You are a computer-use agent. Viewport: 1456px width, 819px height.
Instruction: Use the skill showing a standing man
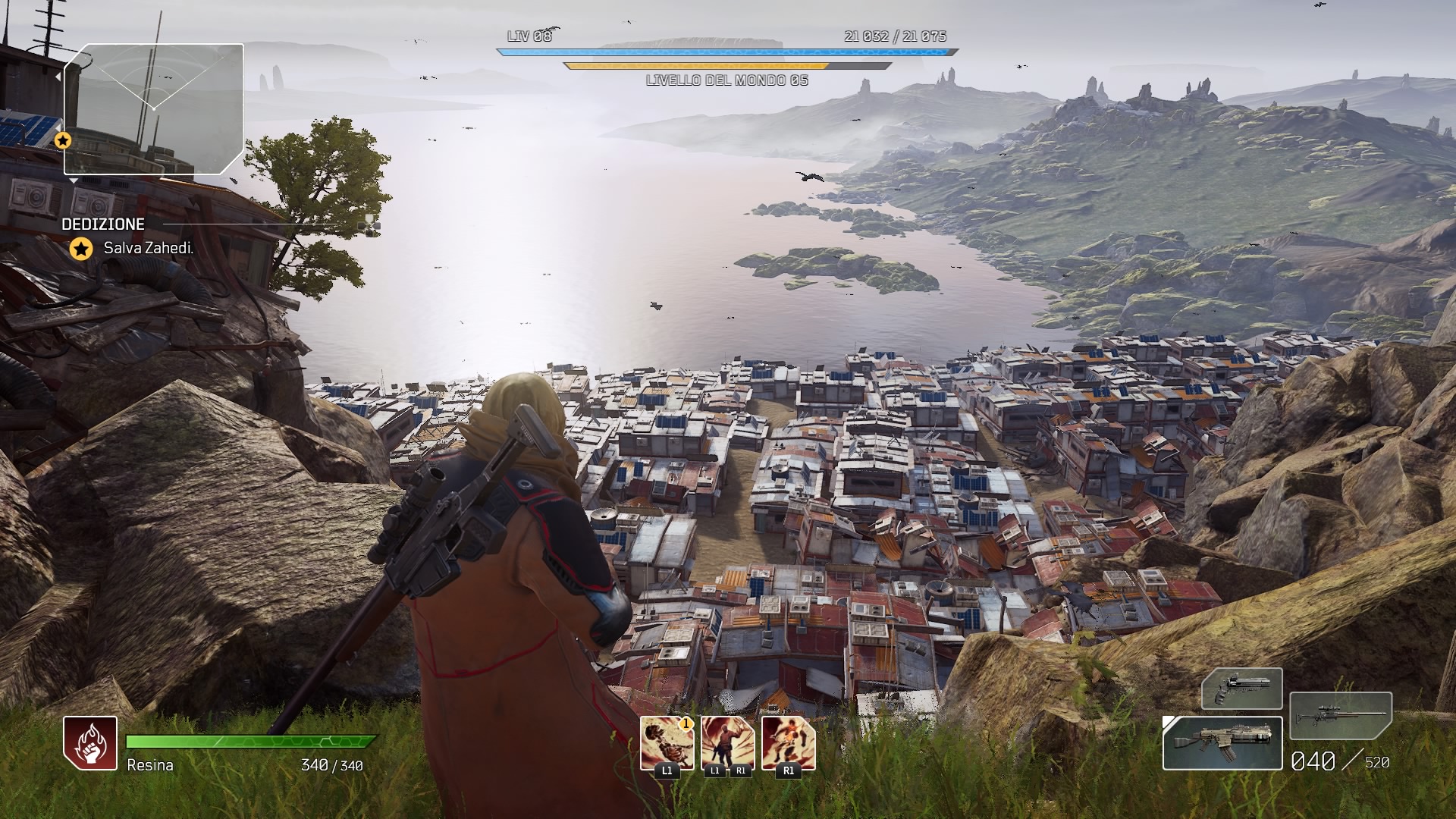tap(727, 743)
